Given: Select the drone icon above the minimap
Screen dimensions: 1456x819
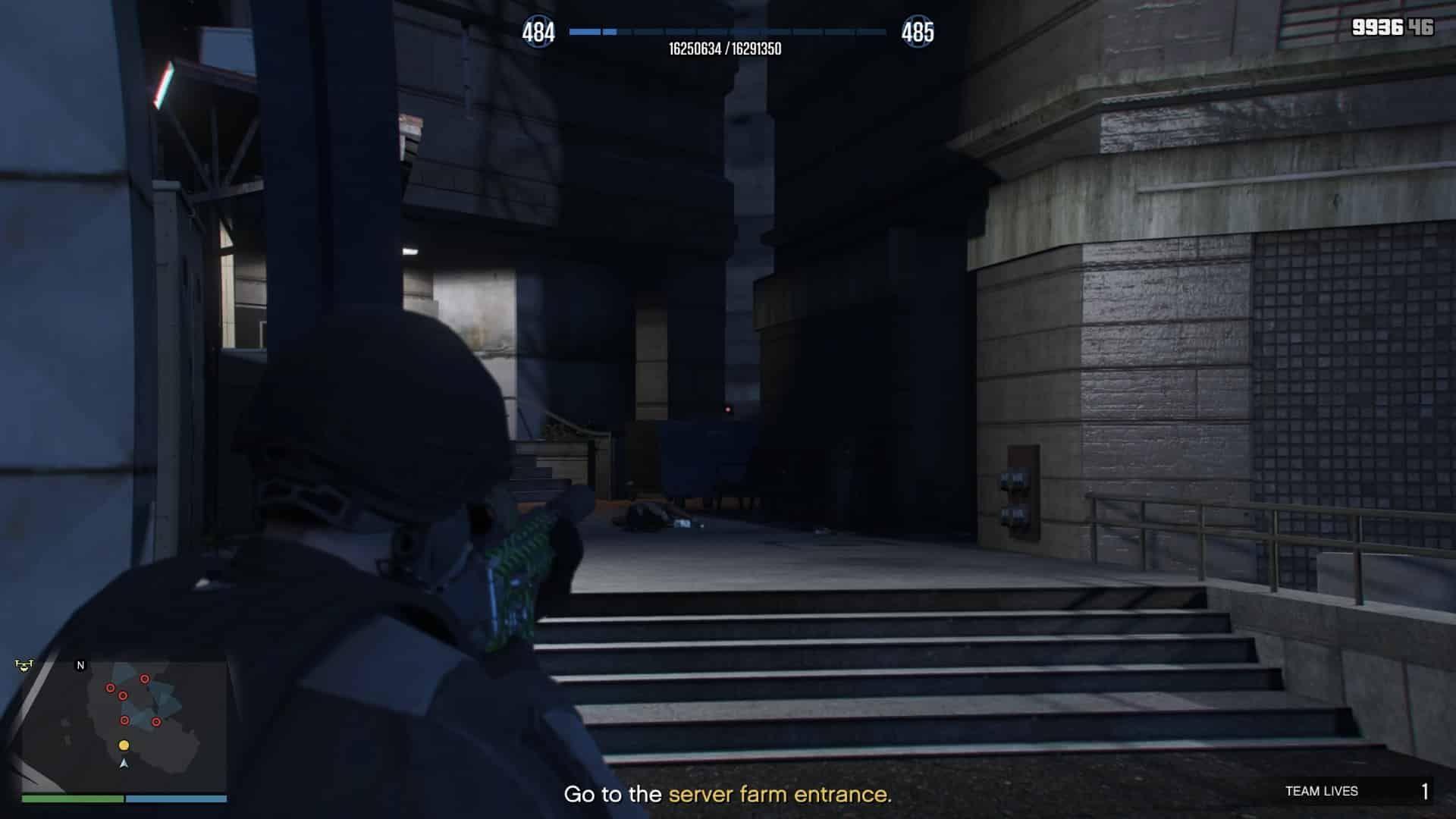Looking at the screenshot, I should (x=24, y=664).
